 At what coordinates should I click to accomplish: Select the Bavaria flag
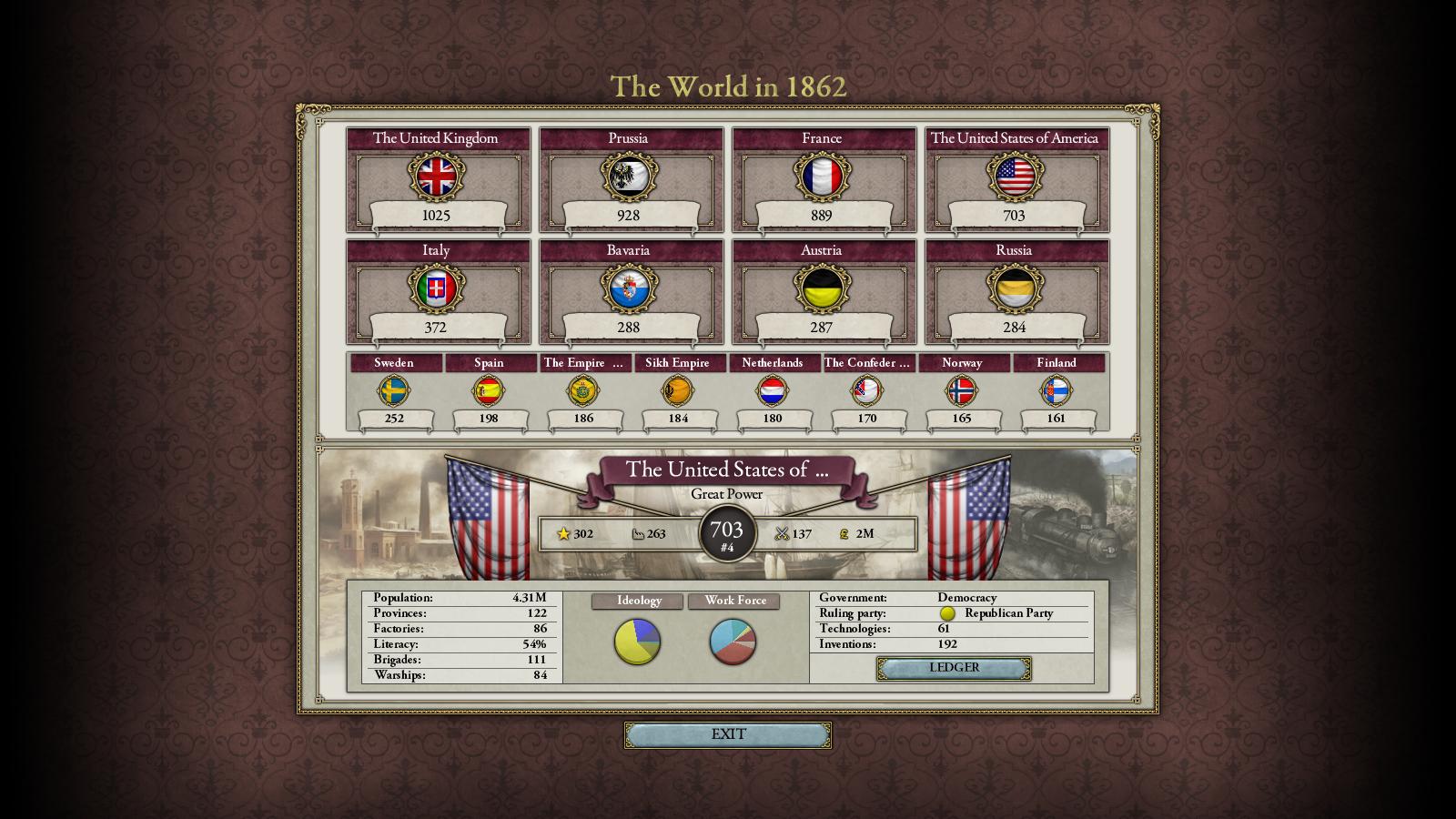click(x=629, y=288)
